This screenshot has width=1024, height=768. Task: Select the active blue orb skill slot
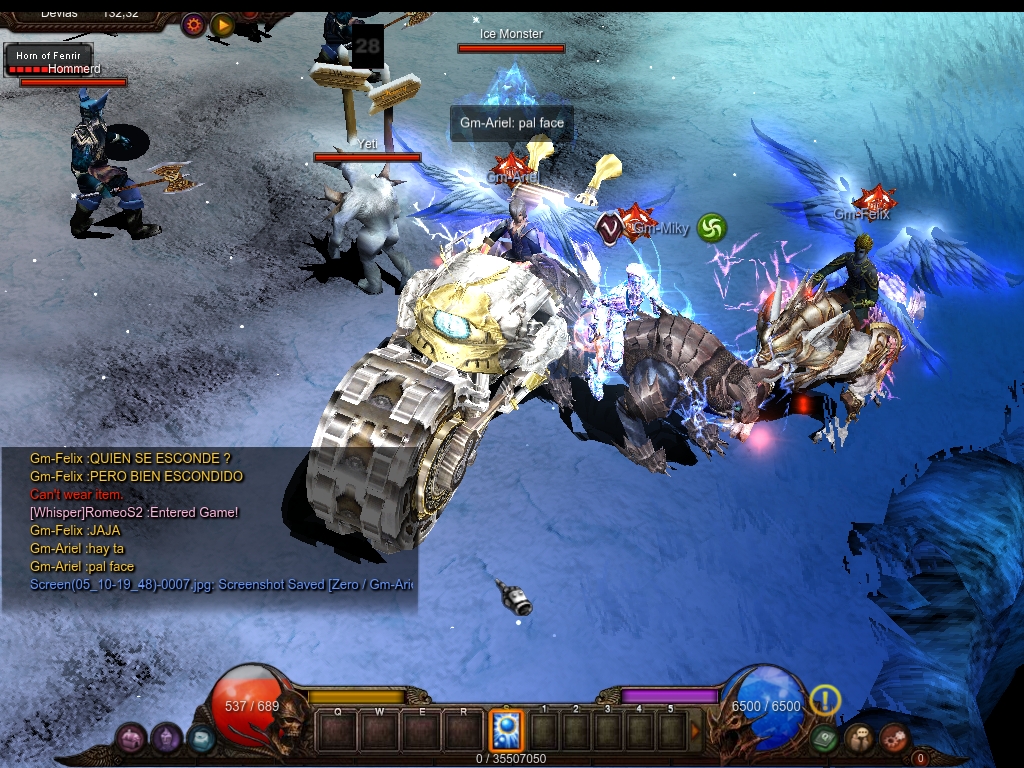tap(506, 731)
